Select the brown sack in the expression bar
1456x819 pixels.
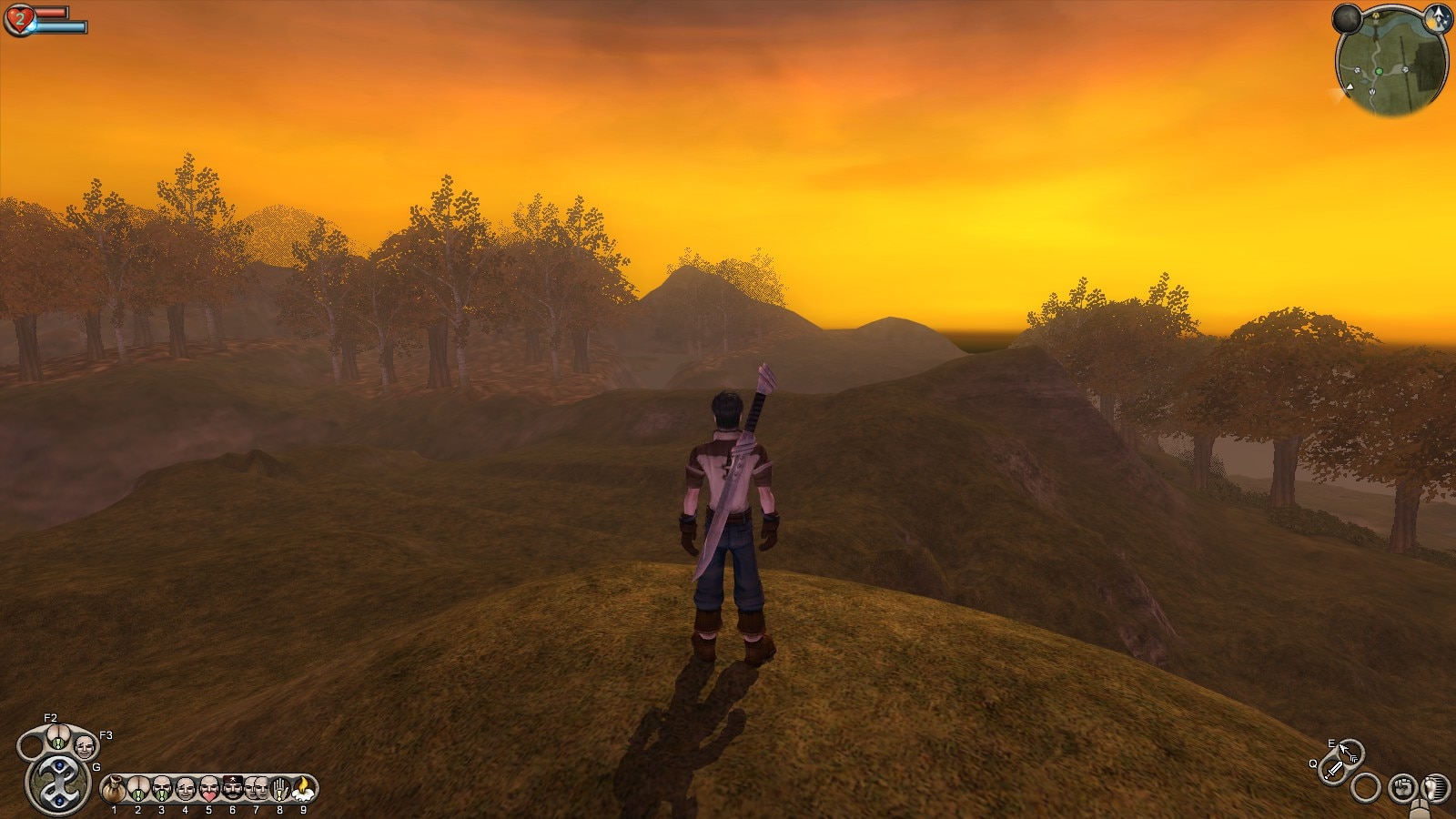point(114,788)
